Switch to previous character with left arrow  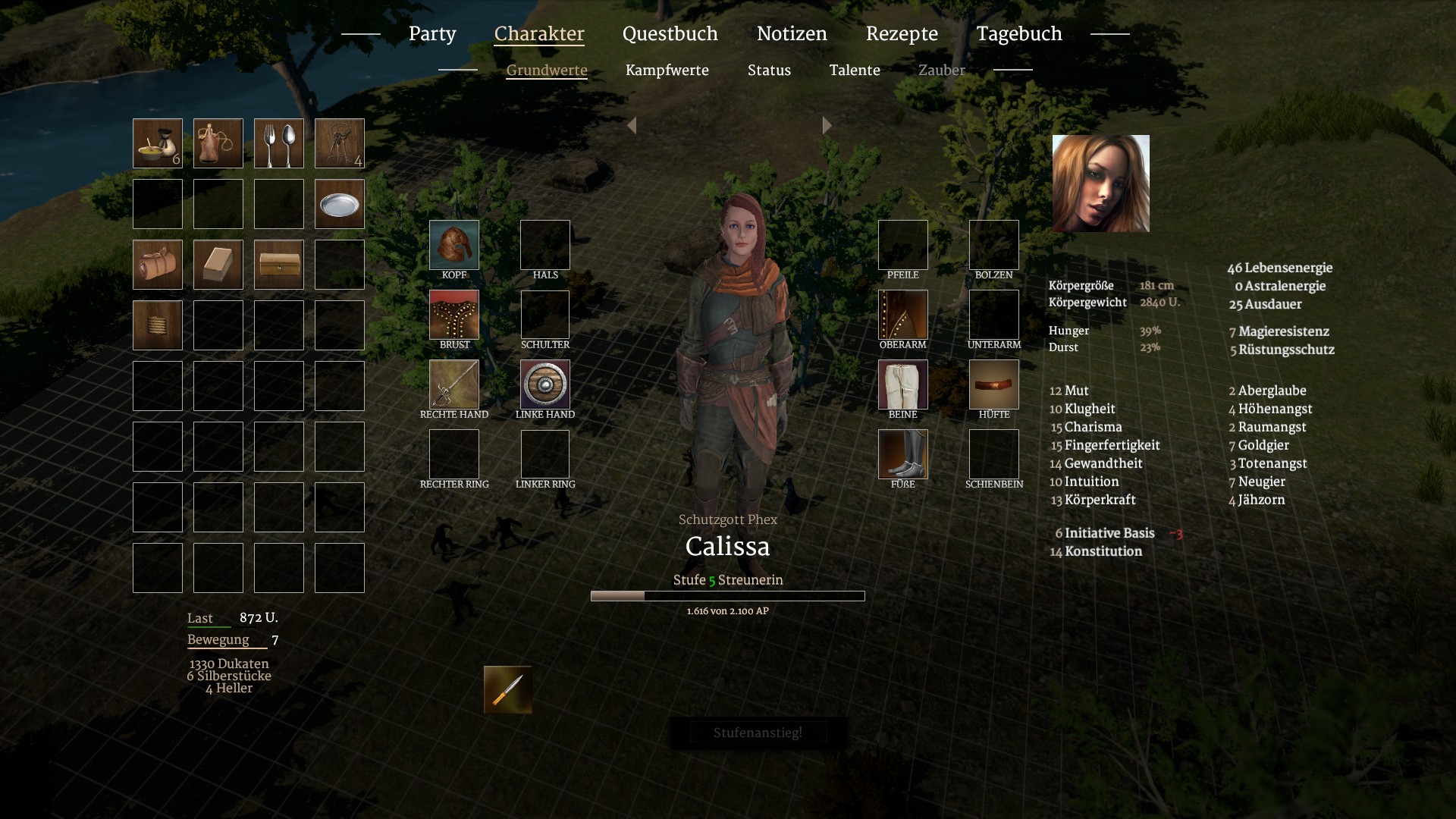tap(632, 126)
